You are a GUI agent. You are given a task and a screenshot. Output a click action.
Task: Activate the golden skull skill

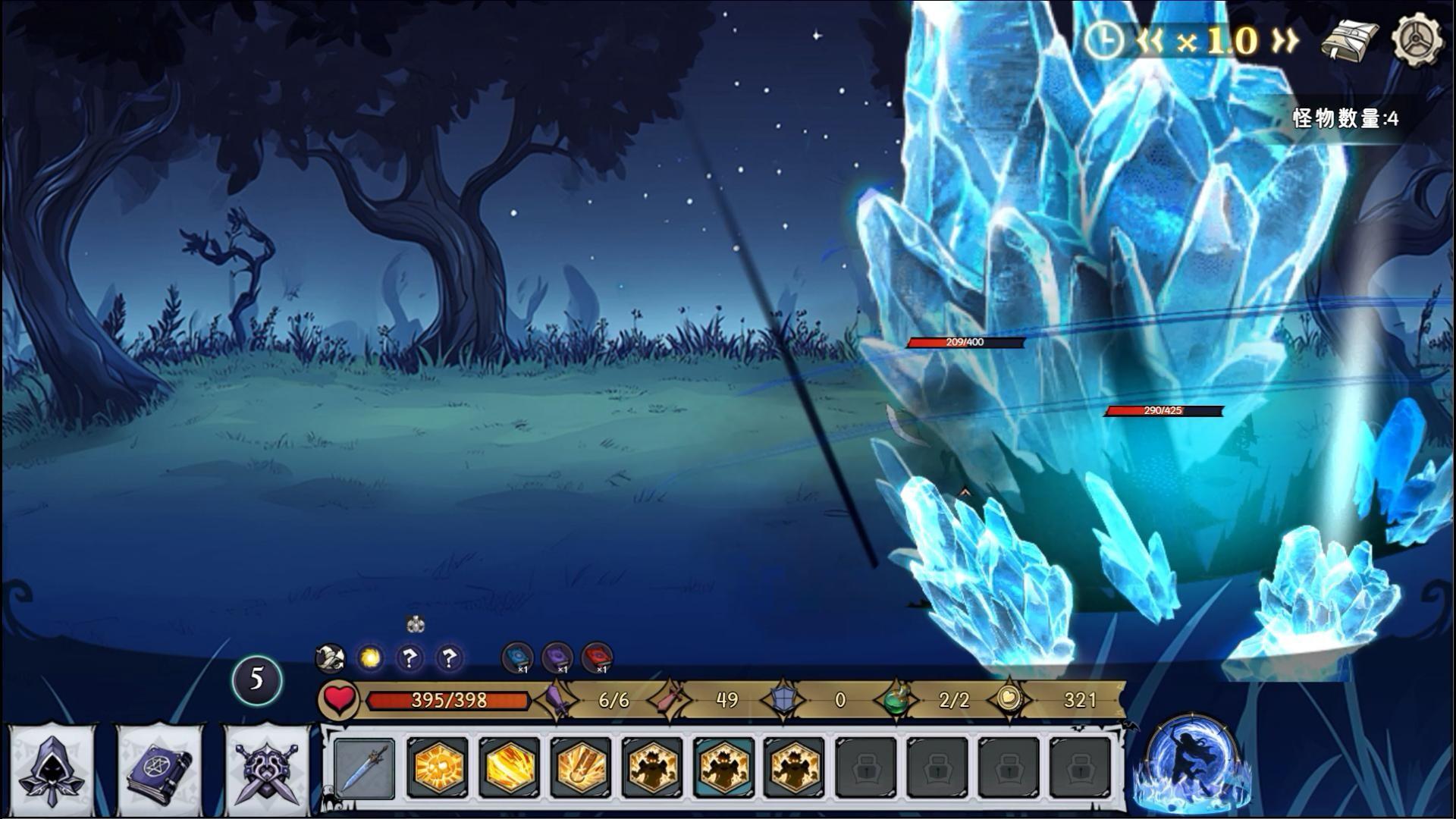437,768
